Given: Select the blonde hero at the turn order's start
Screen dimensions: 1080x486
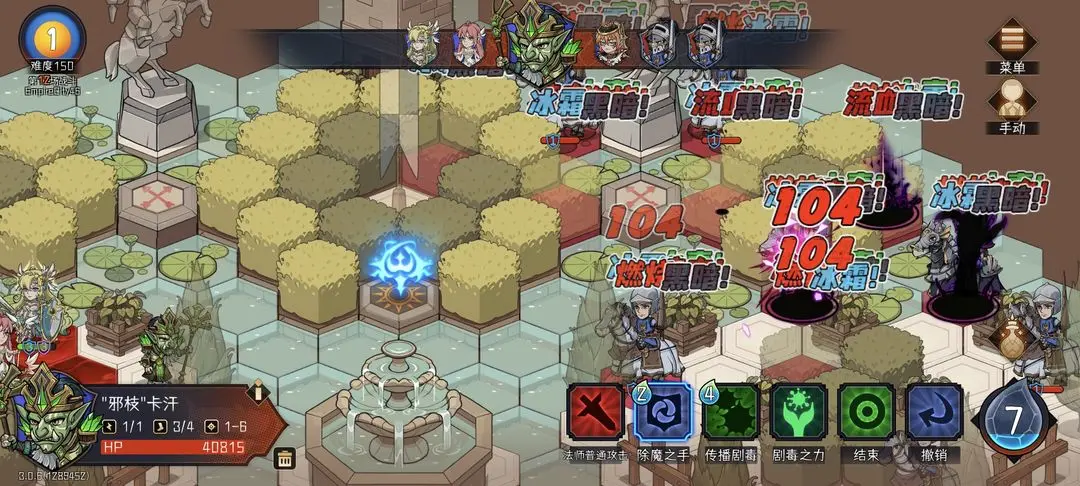Looking at the screenshot, I should coord(421,43).
